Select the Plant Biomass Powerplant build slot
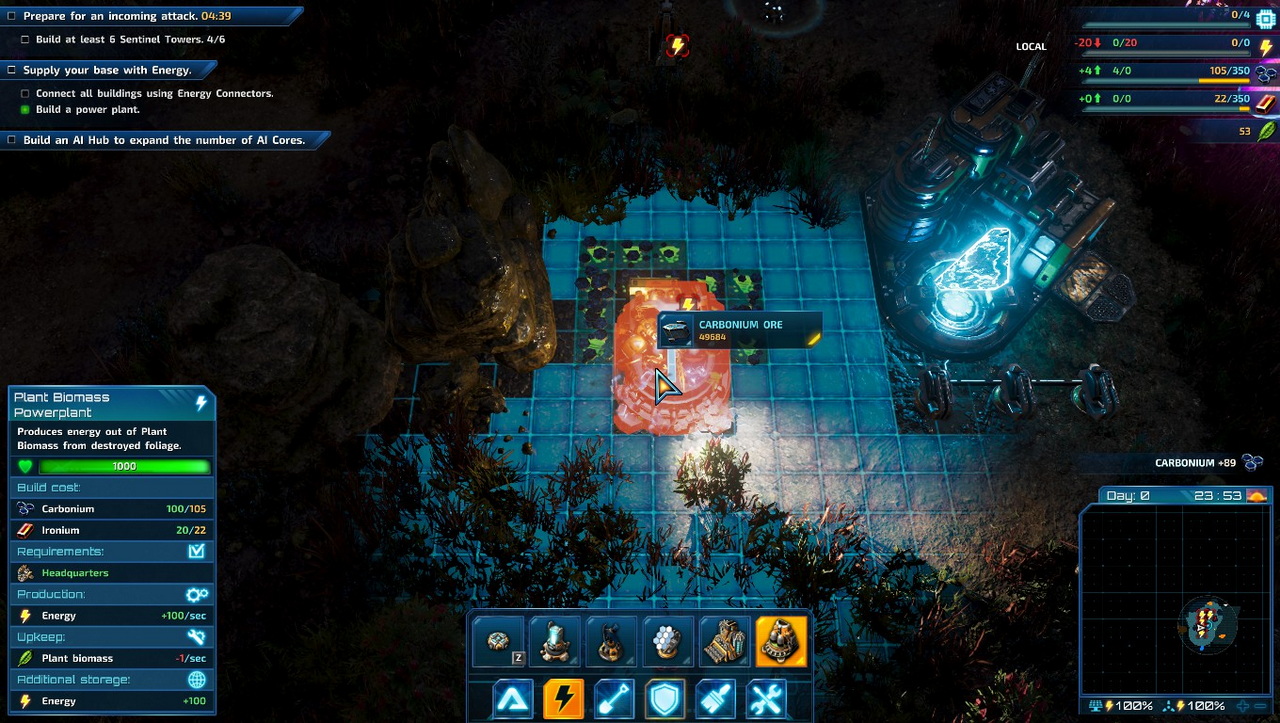 point(781,642)
